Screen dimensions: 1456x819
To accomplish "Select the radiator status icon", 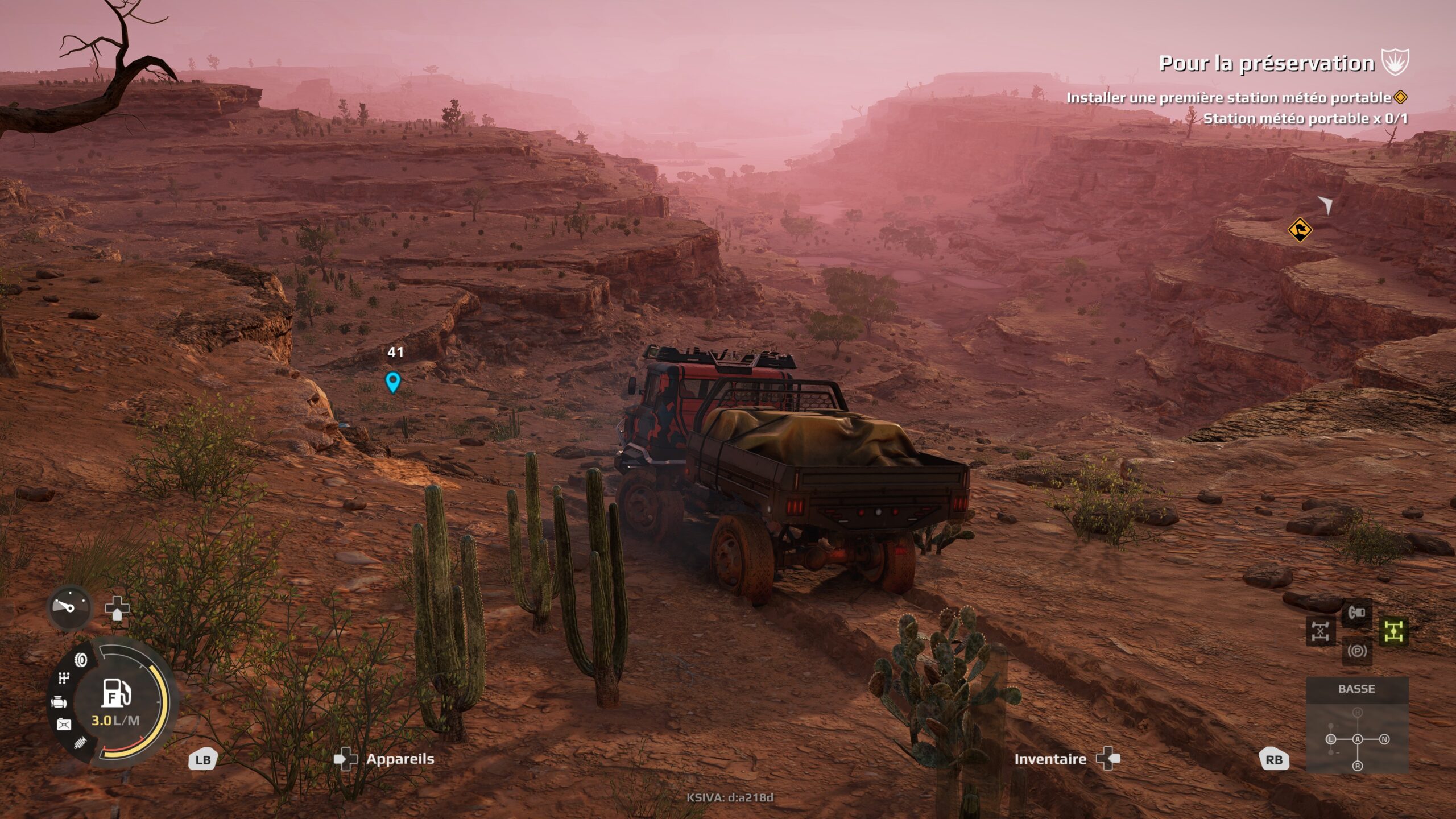I will [x=79, y=743].
